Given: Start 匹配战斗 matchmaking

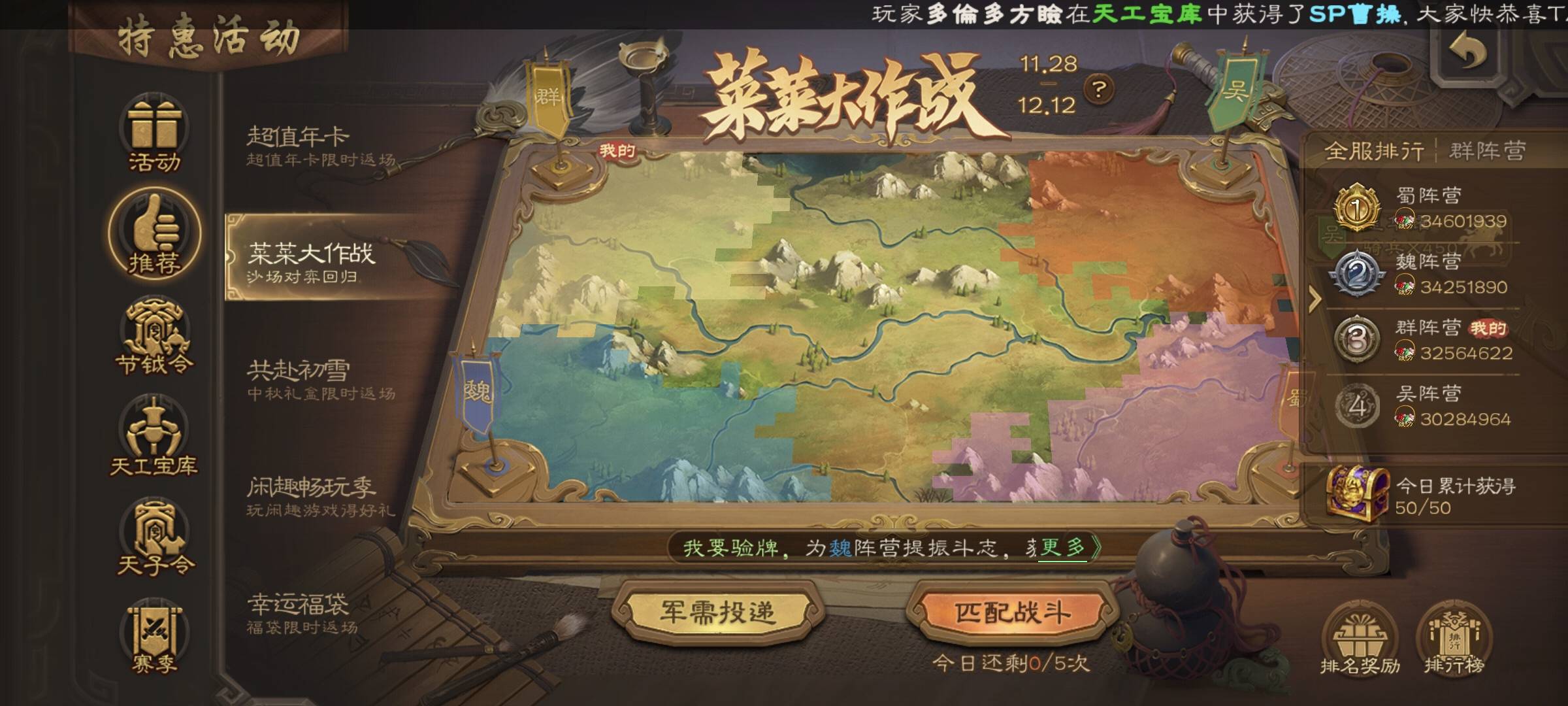Looking at the screenshot, I should pos(1012,613).
